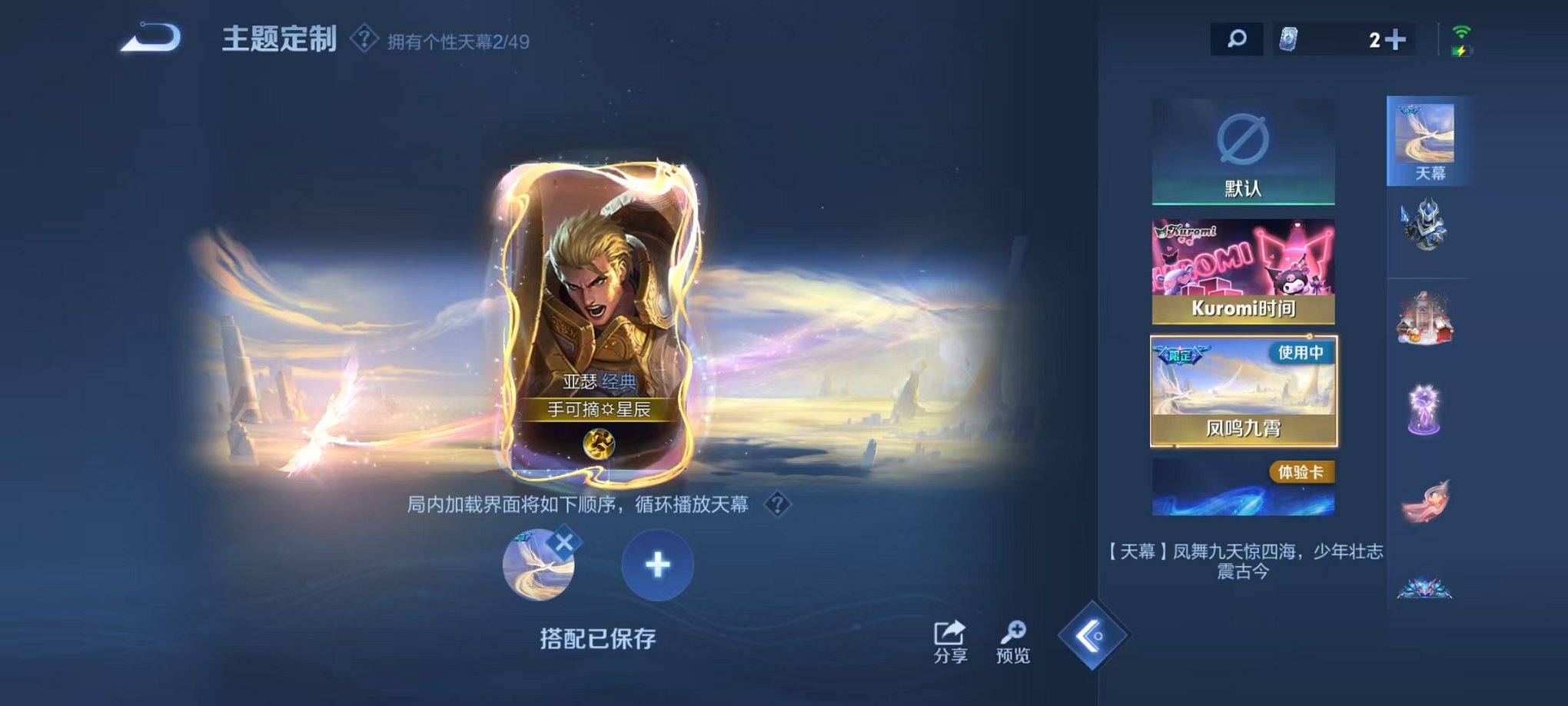Add a new canopy slot with the plus button
This screenshot has width=1568, height=706.
click(x=656, y=564)
